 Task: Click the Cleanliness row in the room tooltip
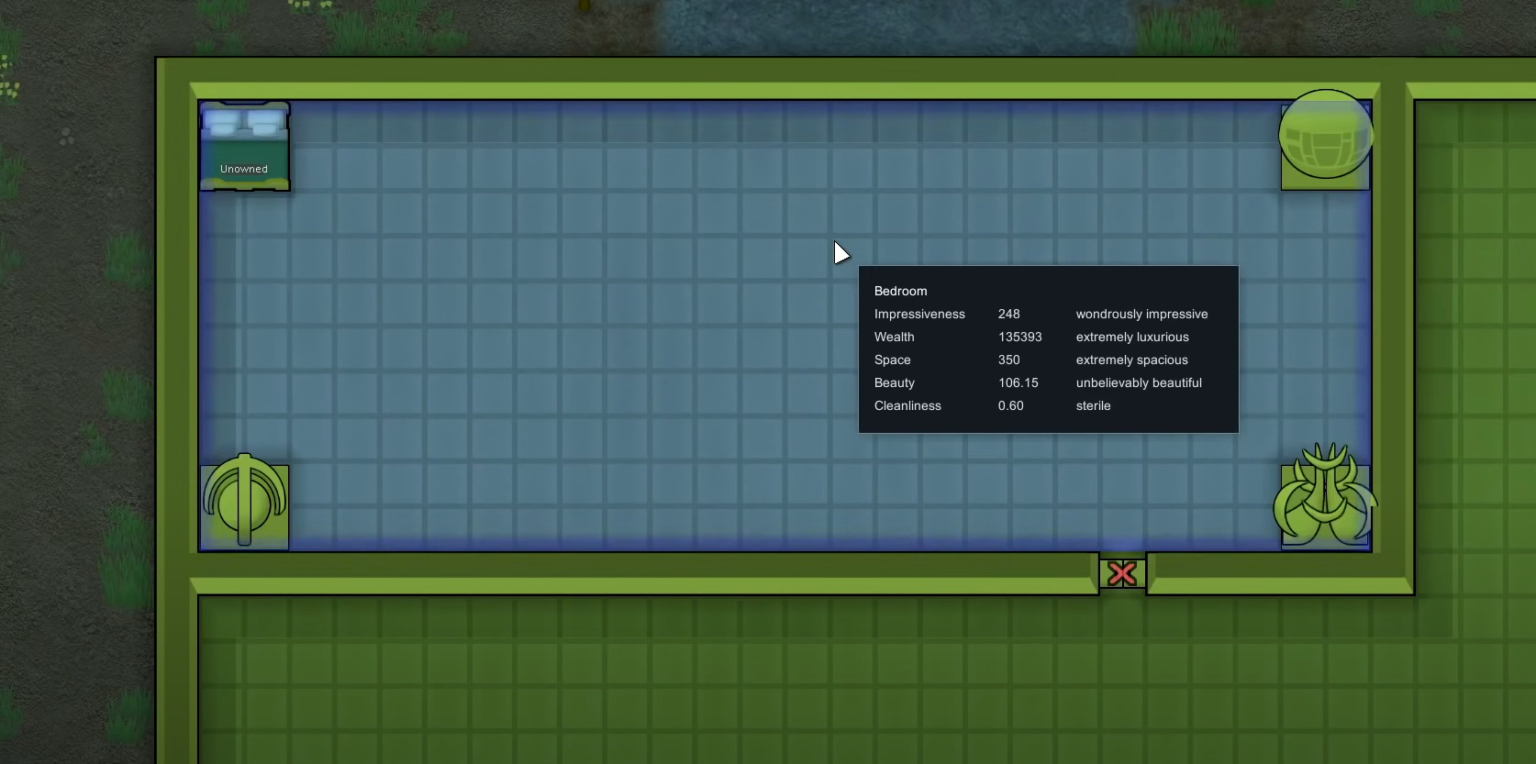[x=907, y=405]
